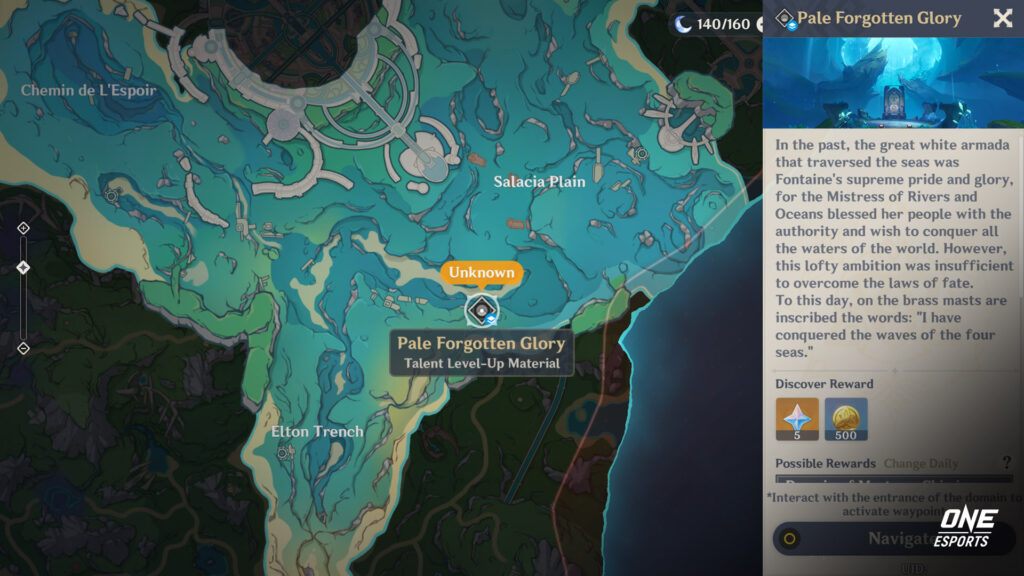This screenshot has width=1024, height=576.
Task: Close the Pale Forgotten Glory panel
Action: [x=1002, y=18]
